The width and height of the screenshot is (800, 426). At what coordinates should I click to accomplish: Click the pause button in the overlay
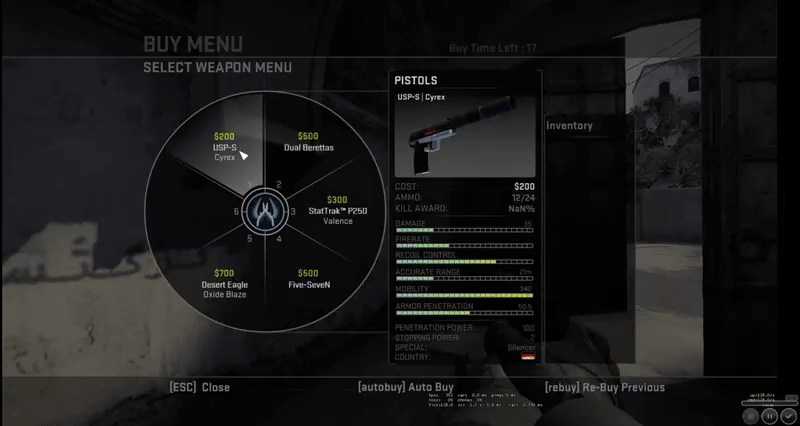click(770, 414)
